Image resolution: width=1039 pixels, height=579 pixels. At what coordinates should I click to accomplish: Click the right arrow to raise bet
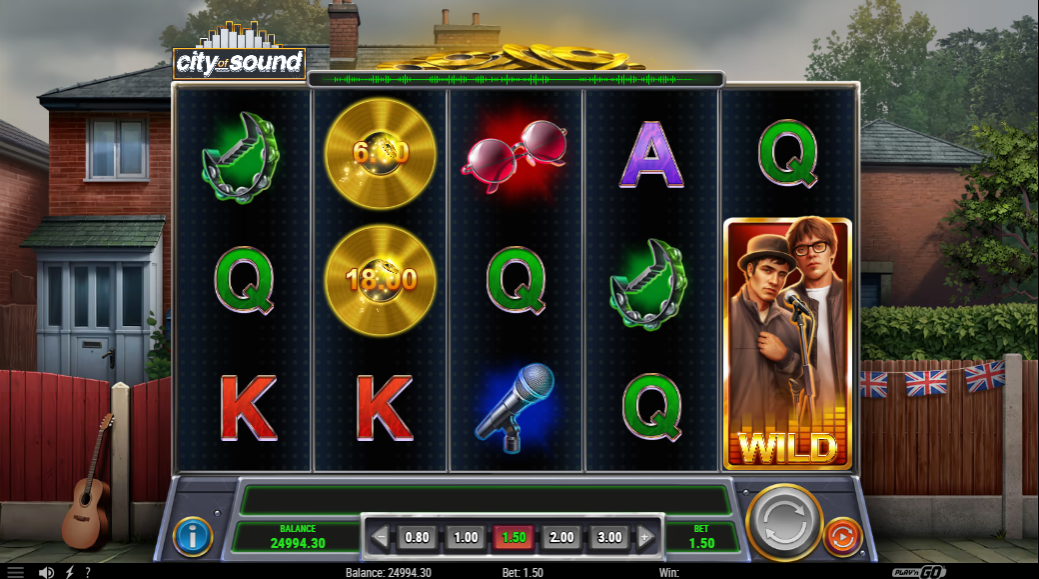tap(646, 537)
